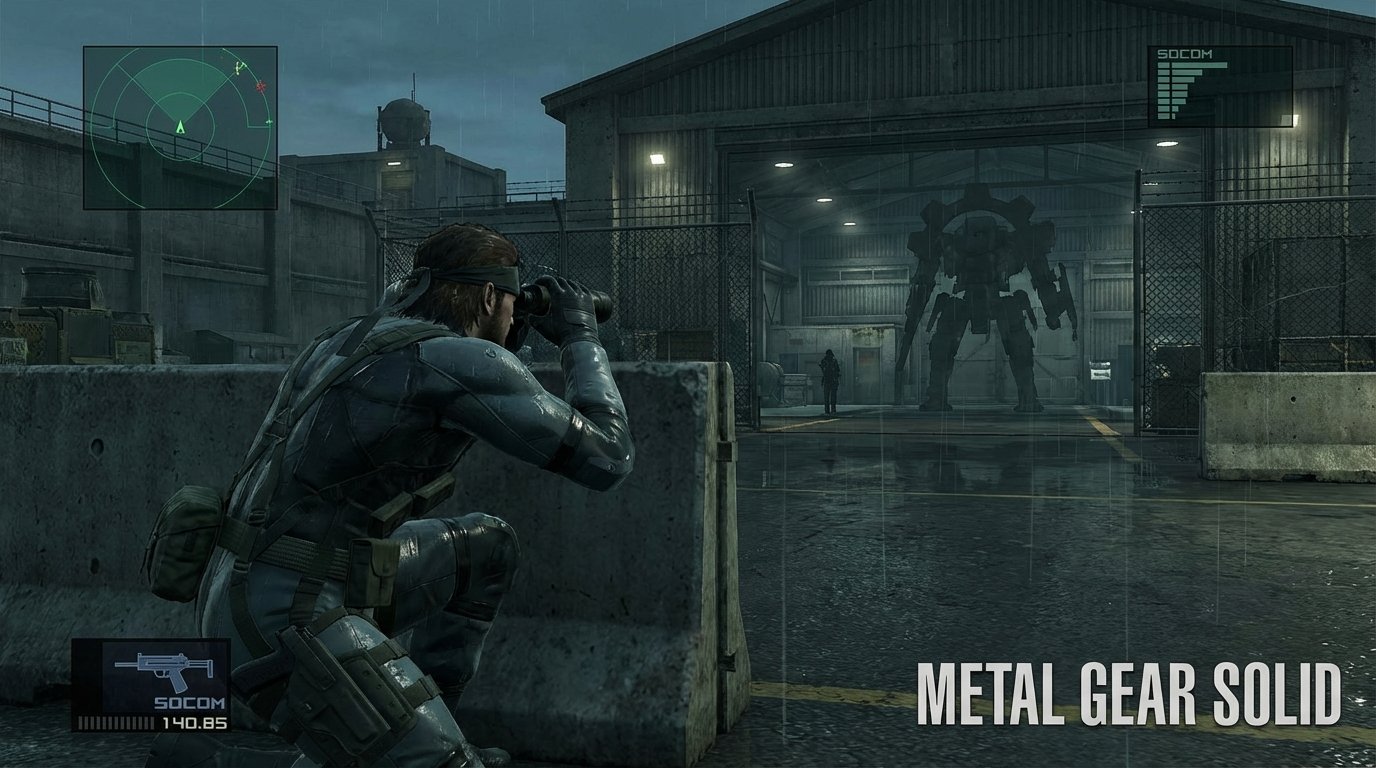Click the player arrow on the radar
Screen dimensions: 1376x768
coord(181,128)
